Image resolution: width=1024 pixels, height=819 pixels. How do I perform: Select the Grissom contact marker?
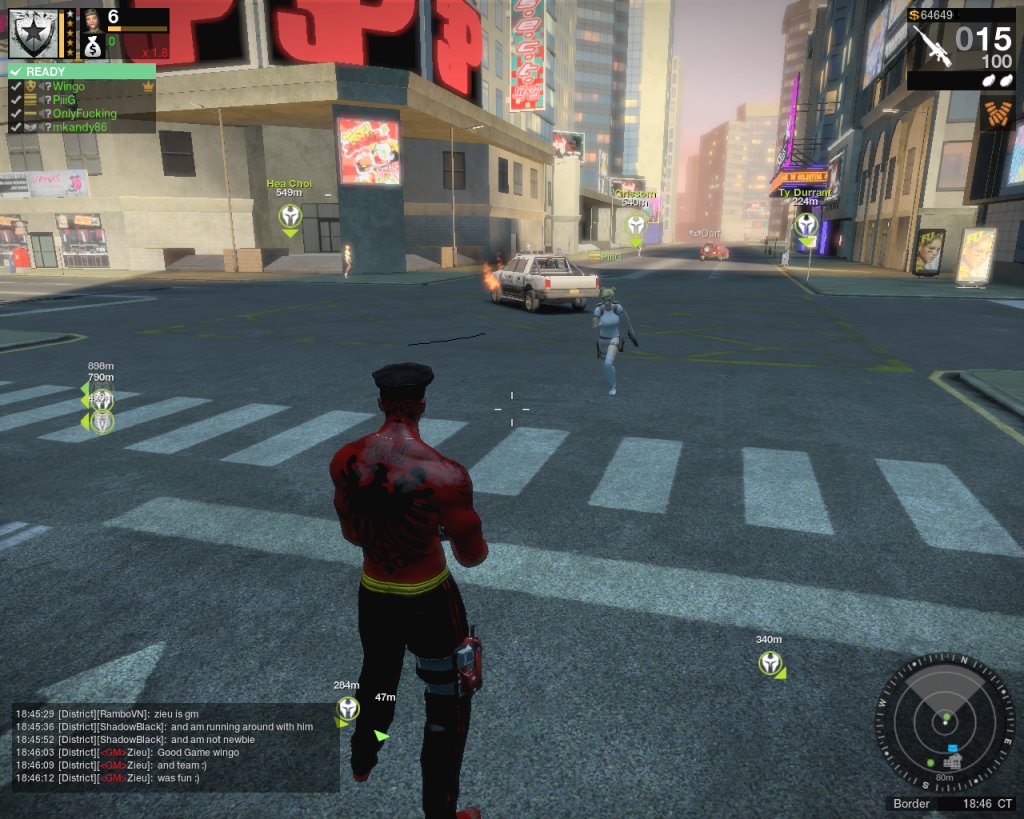tap(635, 224)
